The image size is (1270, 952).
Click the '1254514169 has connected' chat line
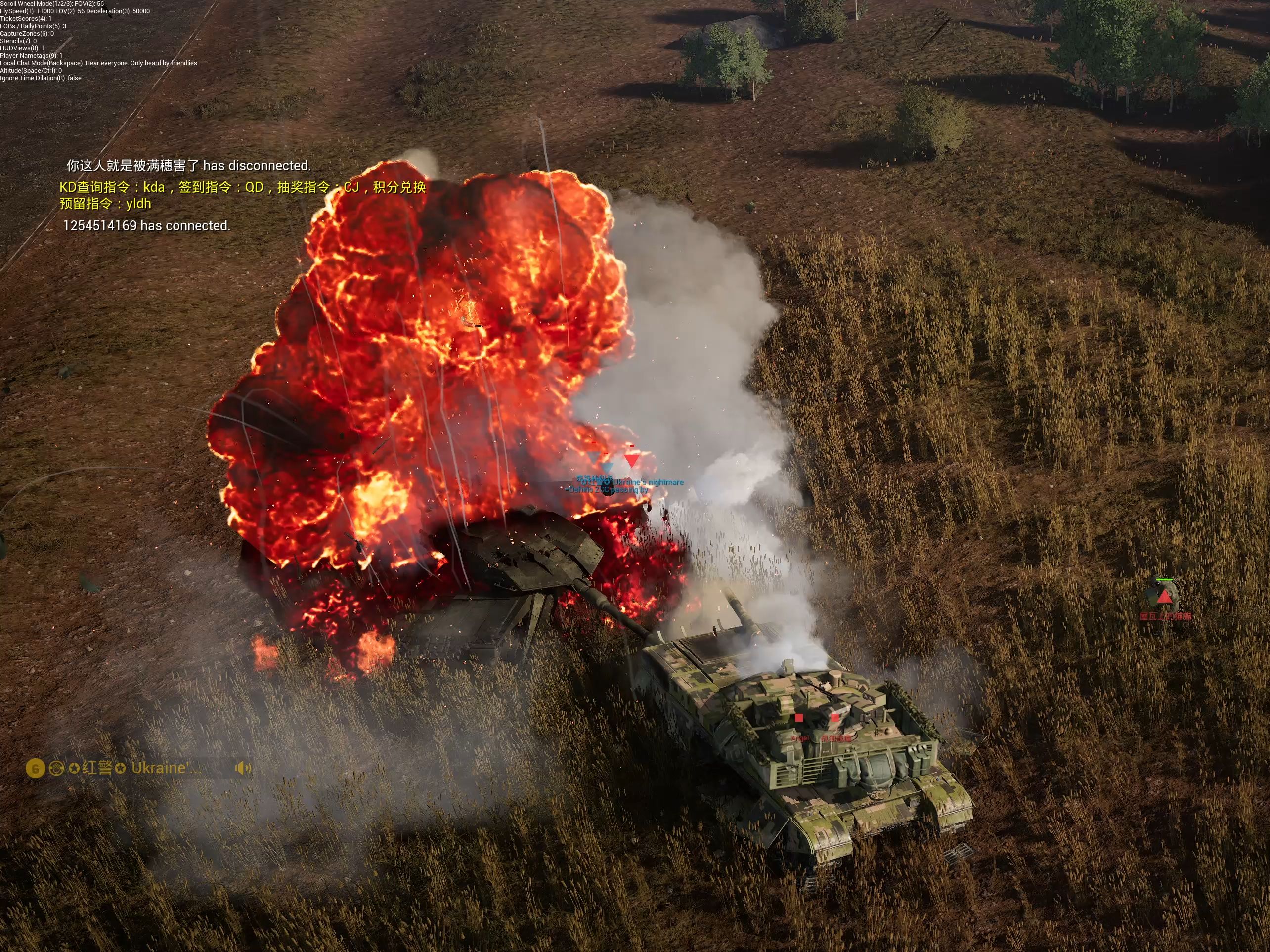tap(146, 226)
